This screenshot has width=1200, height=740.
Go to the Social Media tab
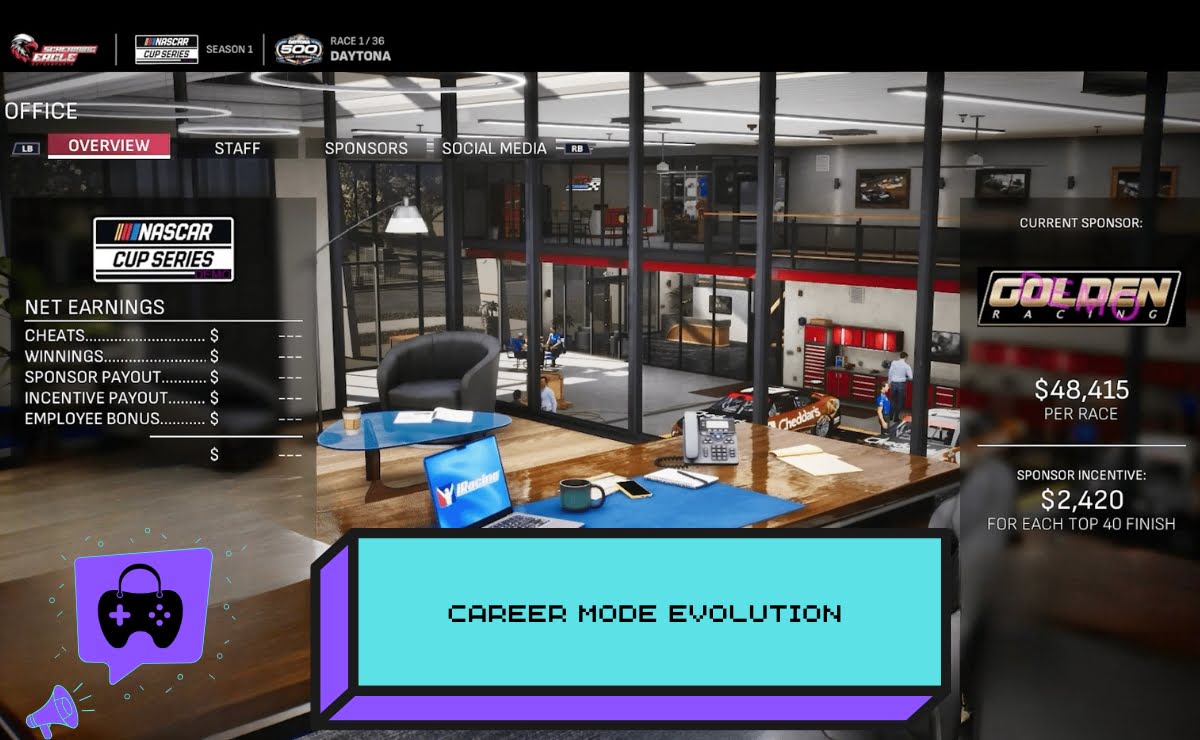pyautogui.click(x=494, y=148)
